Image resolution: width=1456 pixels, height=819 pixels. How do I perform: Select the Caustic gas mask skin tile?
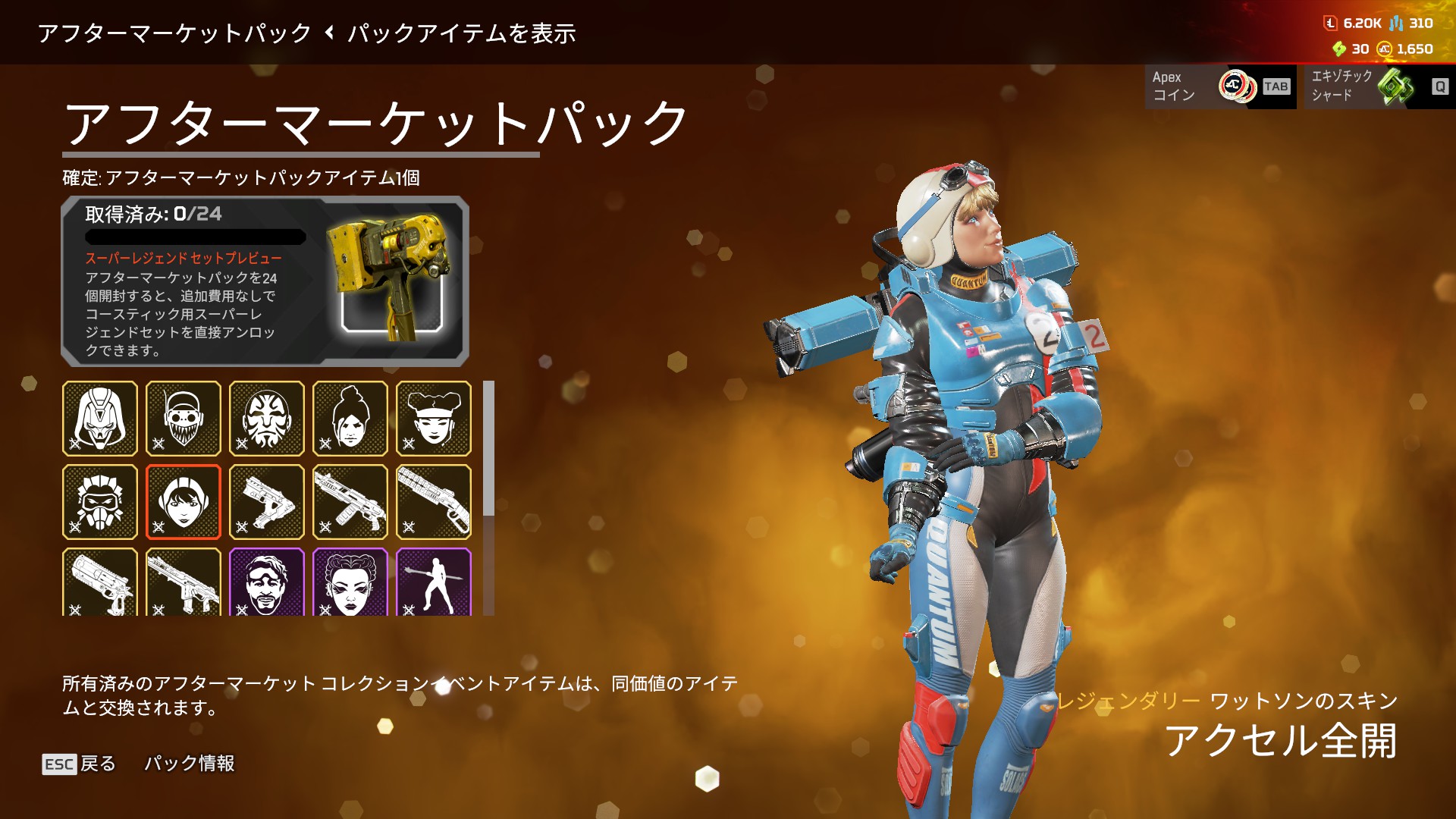[100, 502]
